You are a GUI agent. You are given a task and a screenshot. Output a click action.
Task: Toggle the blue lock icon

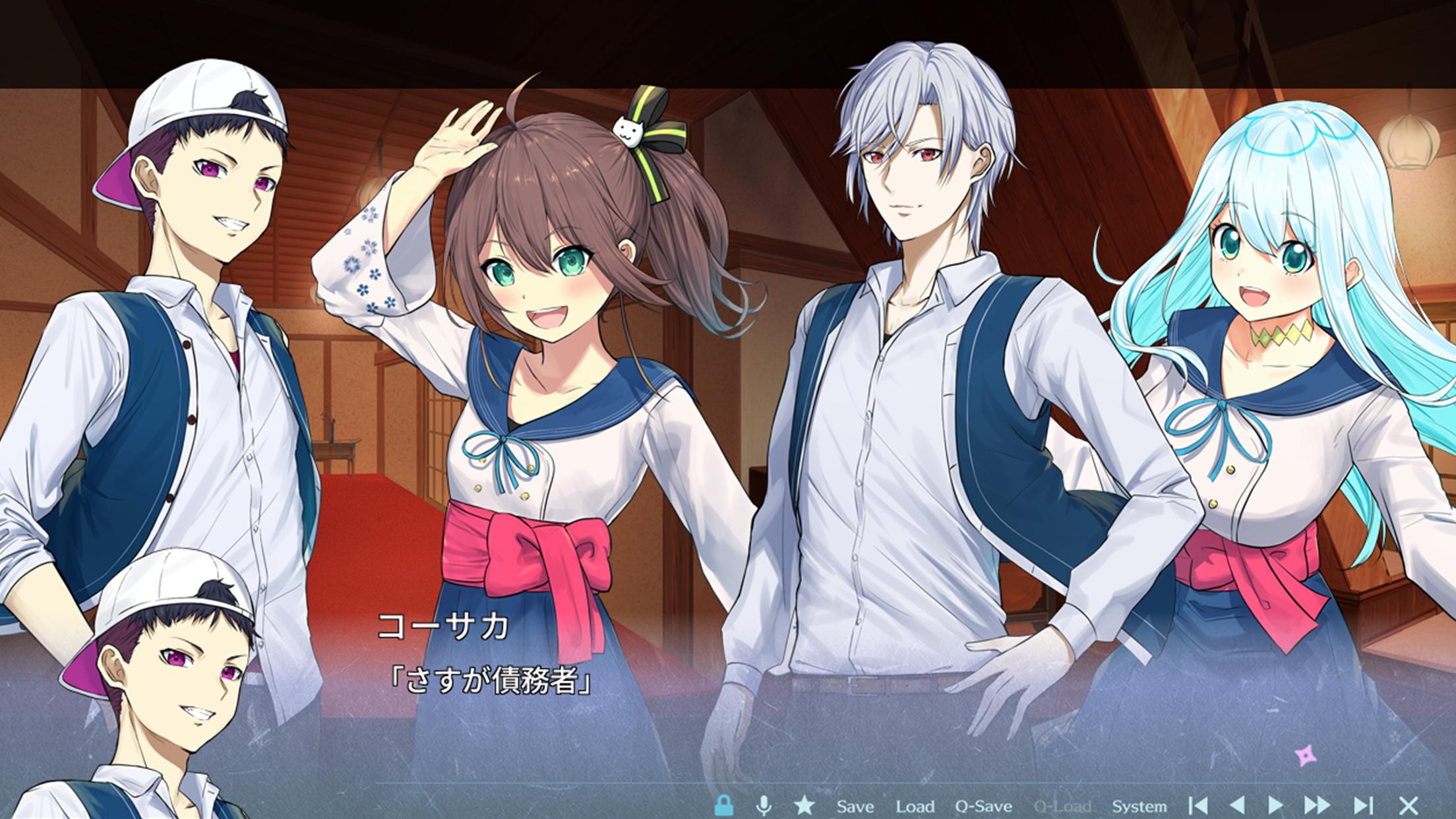[x=724, y=805]
